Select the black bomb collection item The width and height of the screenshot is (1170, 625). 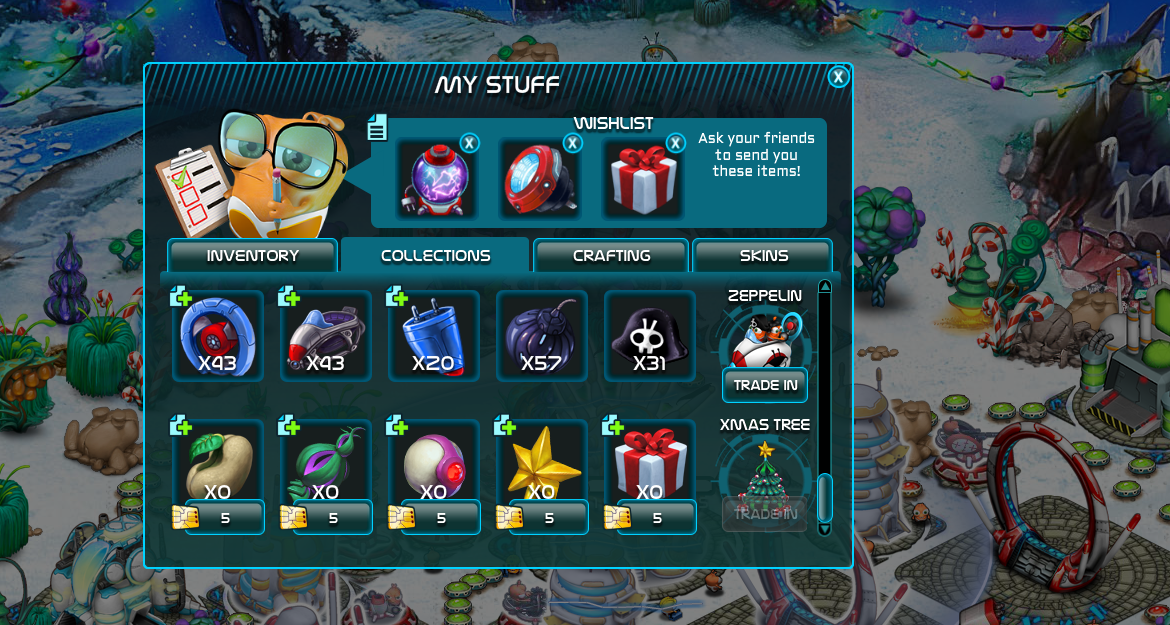click(x=541, y=336)
